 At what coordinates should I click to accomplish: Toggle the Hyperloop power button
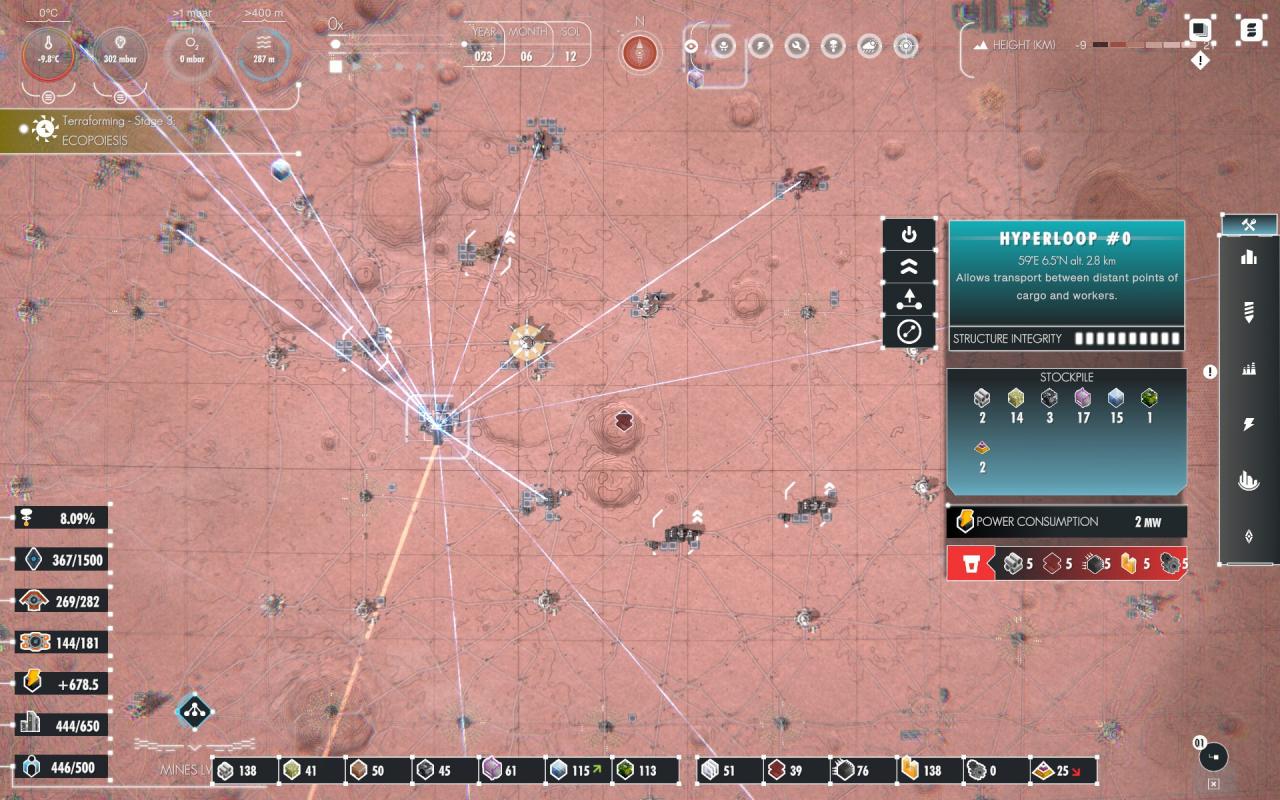pyautogui.click(x=909, y=235)
